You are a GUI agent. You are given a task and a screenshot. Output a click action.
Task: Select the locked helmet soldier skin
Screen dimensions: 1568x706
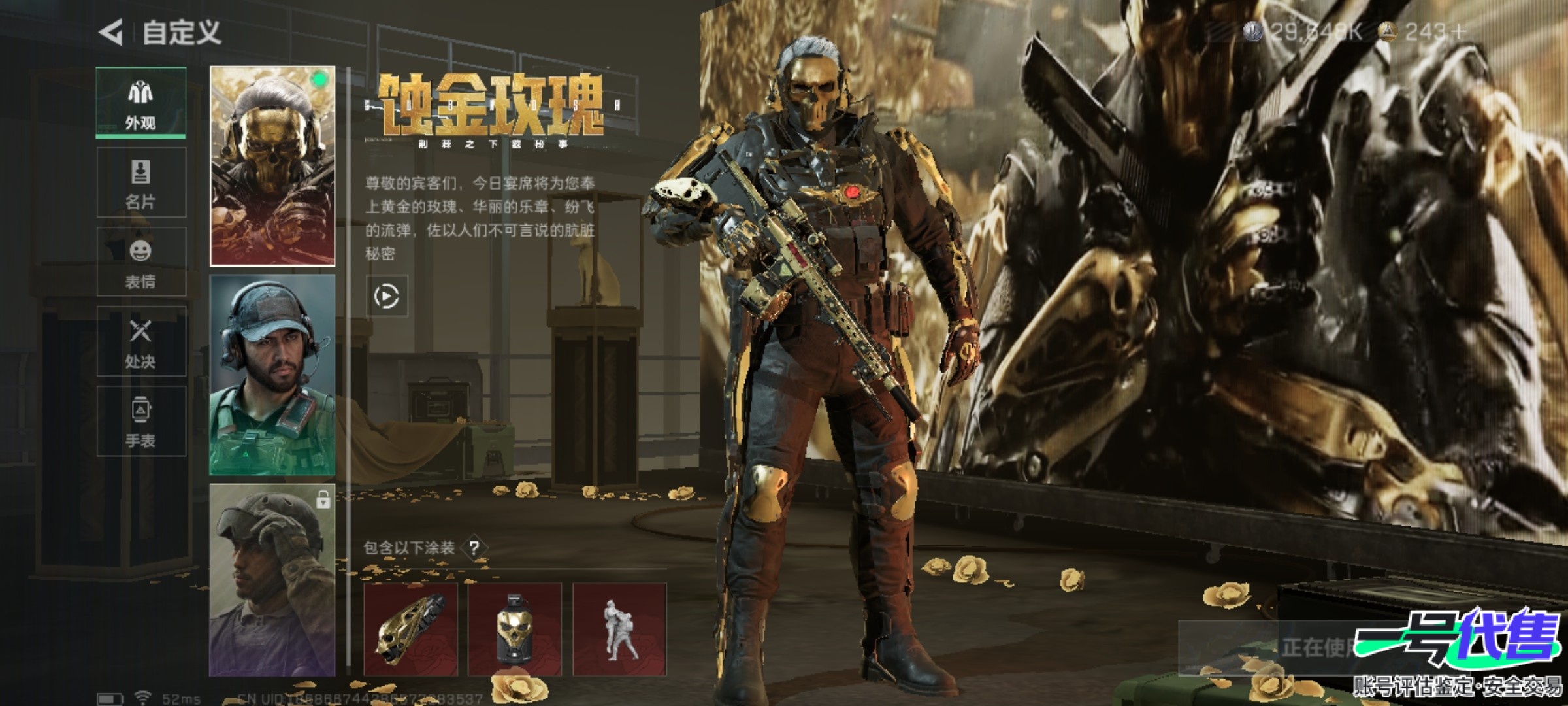[x=272, y=580]
